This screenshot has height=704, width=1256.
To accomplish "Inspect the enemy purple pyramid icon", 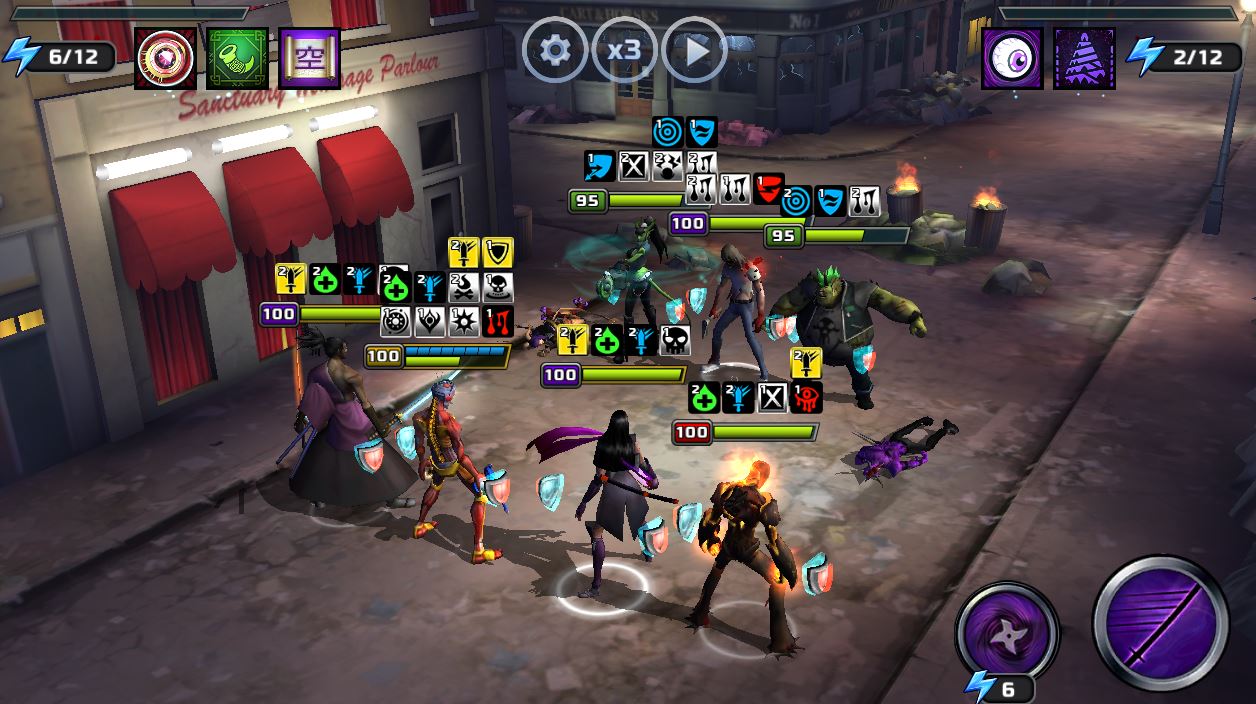I will pyautogui.click(x=1084, y=58).
